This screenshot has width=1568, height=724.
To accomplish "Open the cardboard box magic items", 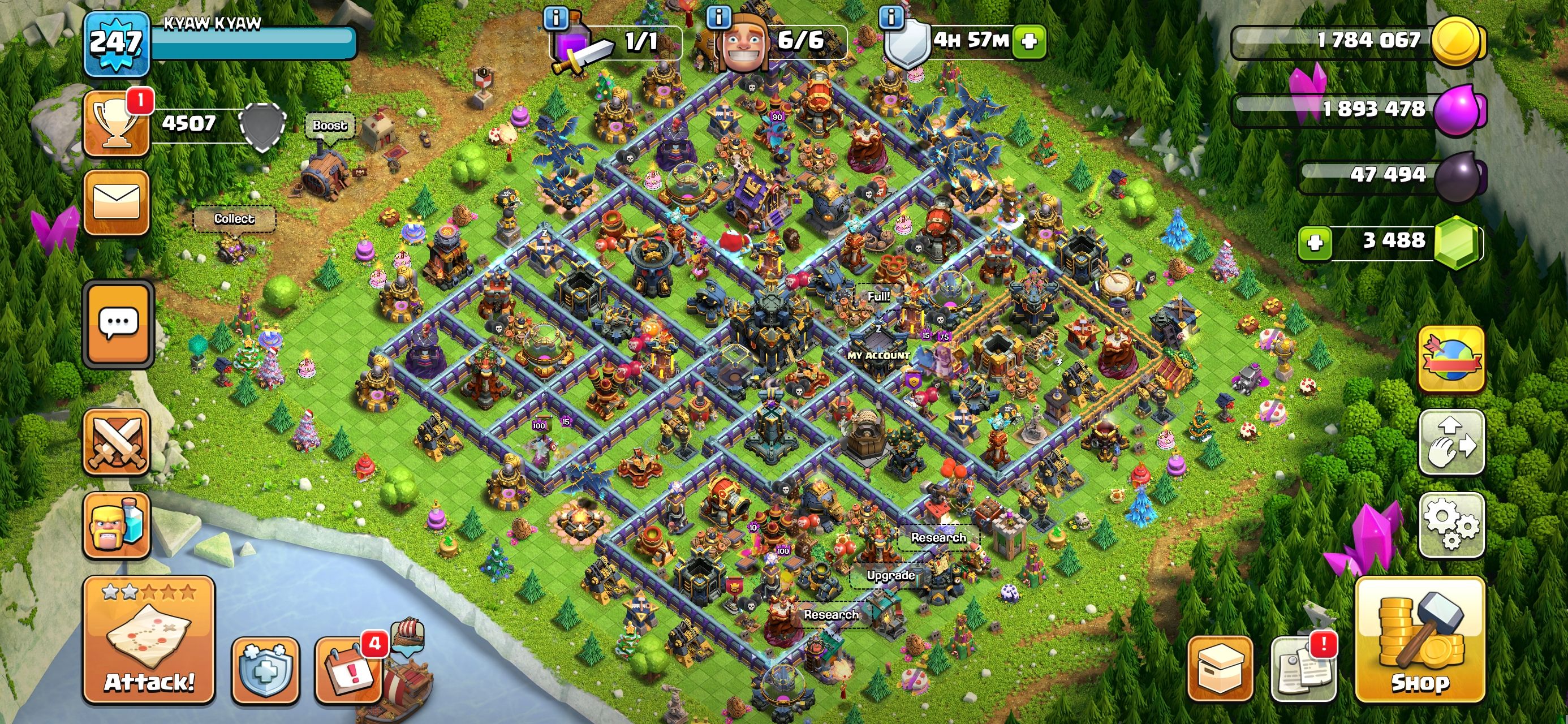I will tap(1220, 669).
